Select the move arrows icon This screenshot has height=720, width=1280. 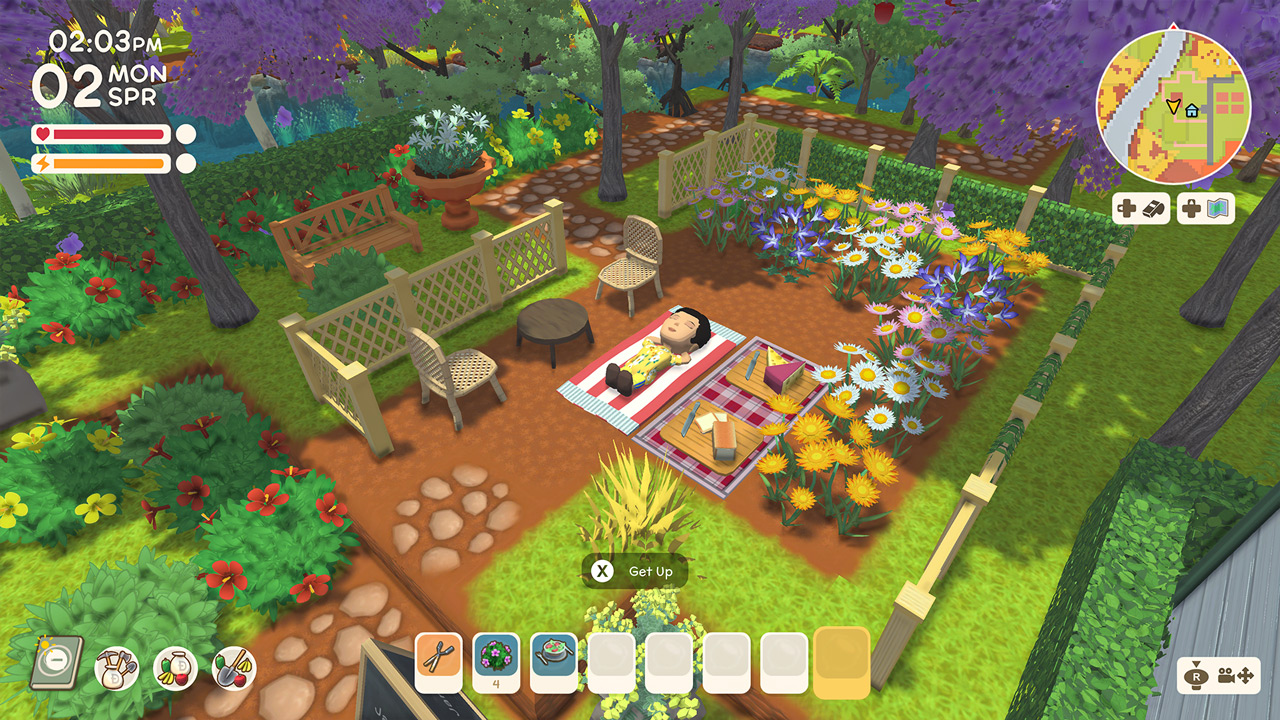tap(1246, 676)
